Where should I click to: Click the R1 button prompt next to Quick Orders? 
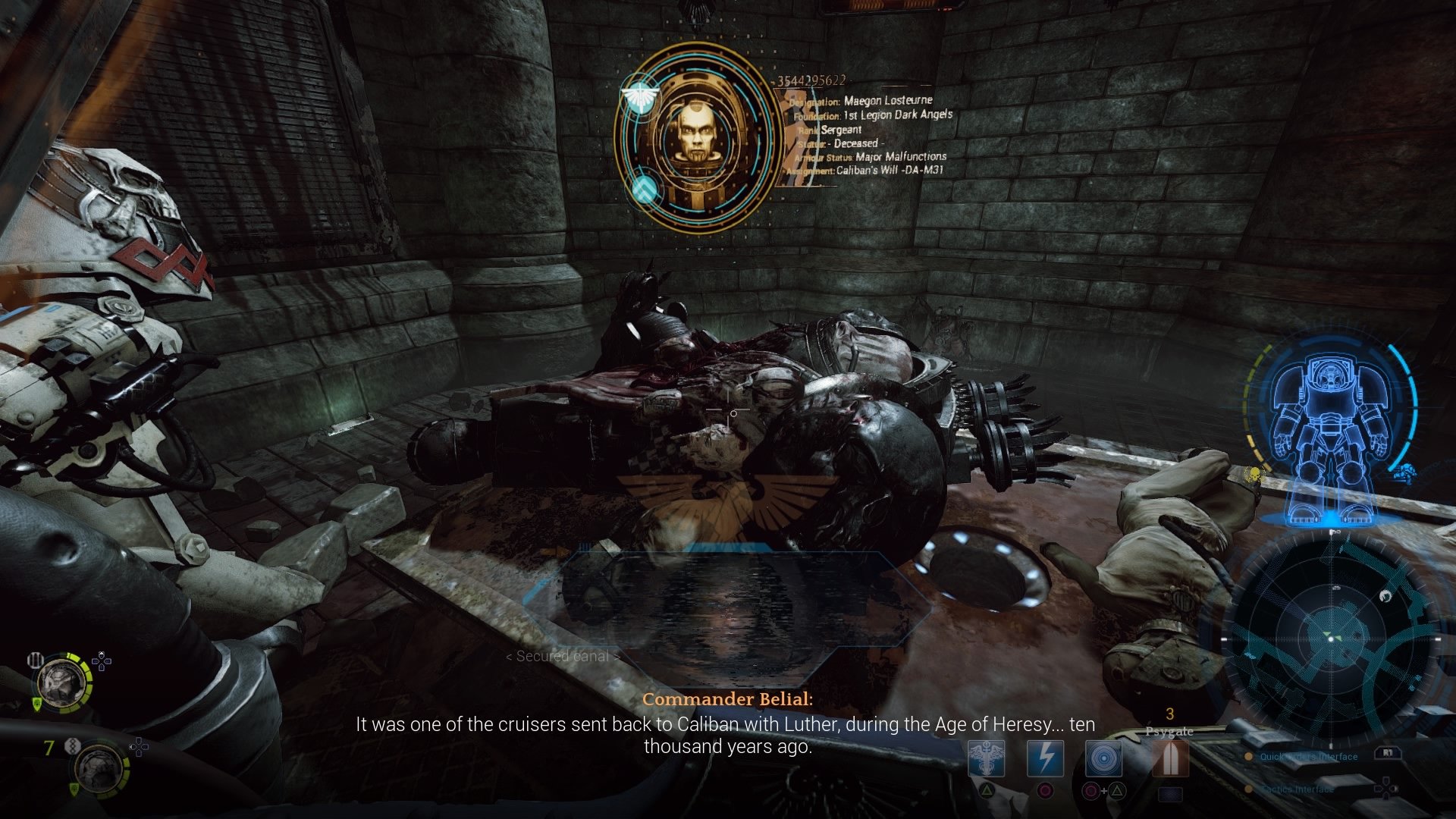1388,754
